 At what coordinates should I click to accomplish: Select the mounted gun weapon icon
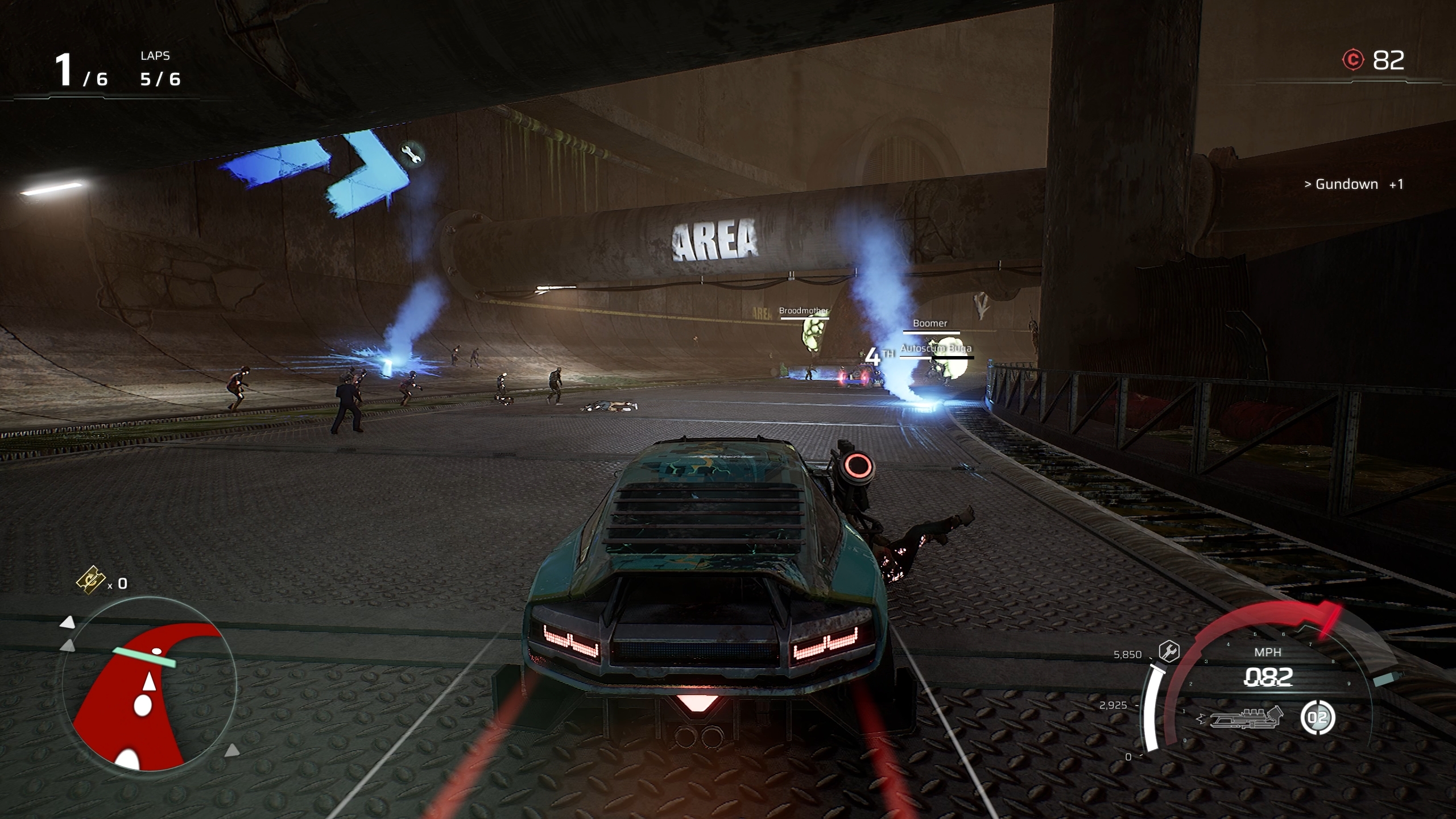point(1246,718)
